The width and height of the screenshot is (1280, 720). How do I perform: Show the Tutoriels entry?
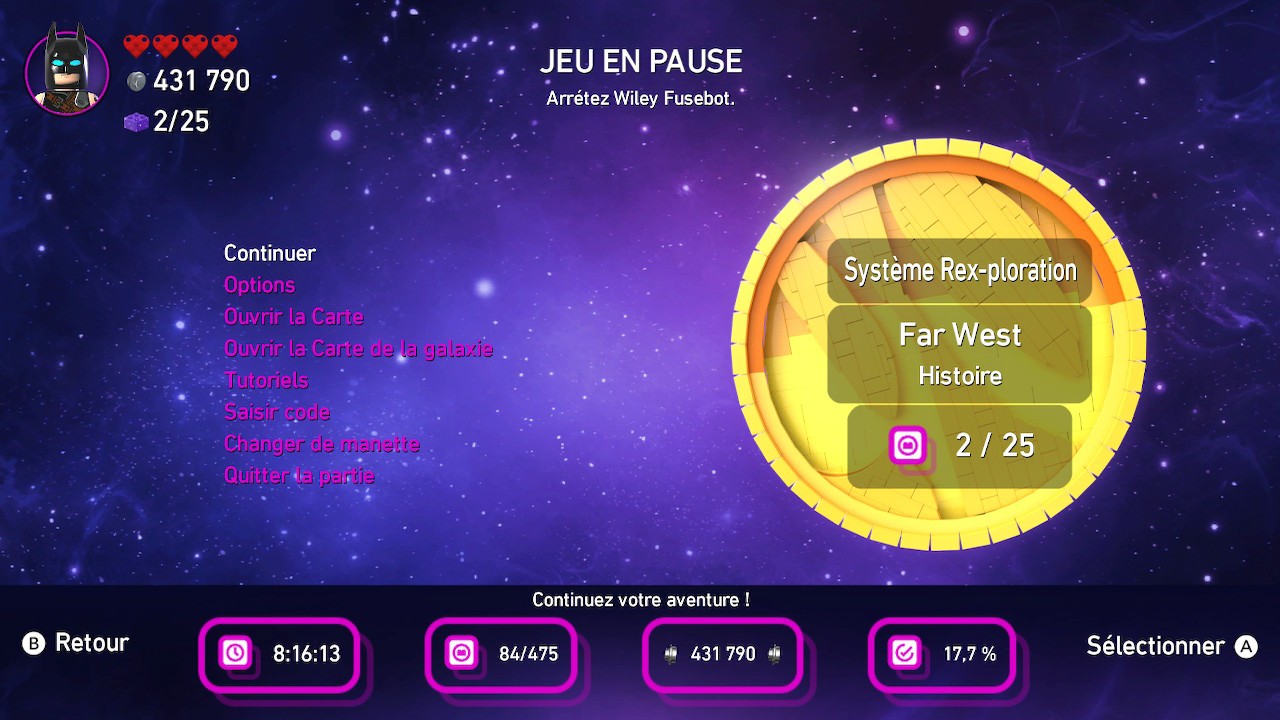tap(266, 381)
